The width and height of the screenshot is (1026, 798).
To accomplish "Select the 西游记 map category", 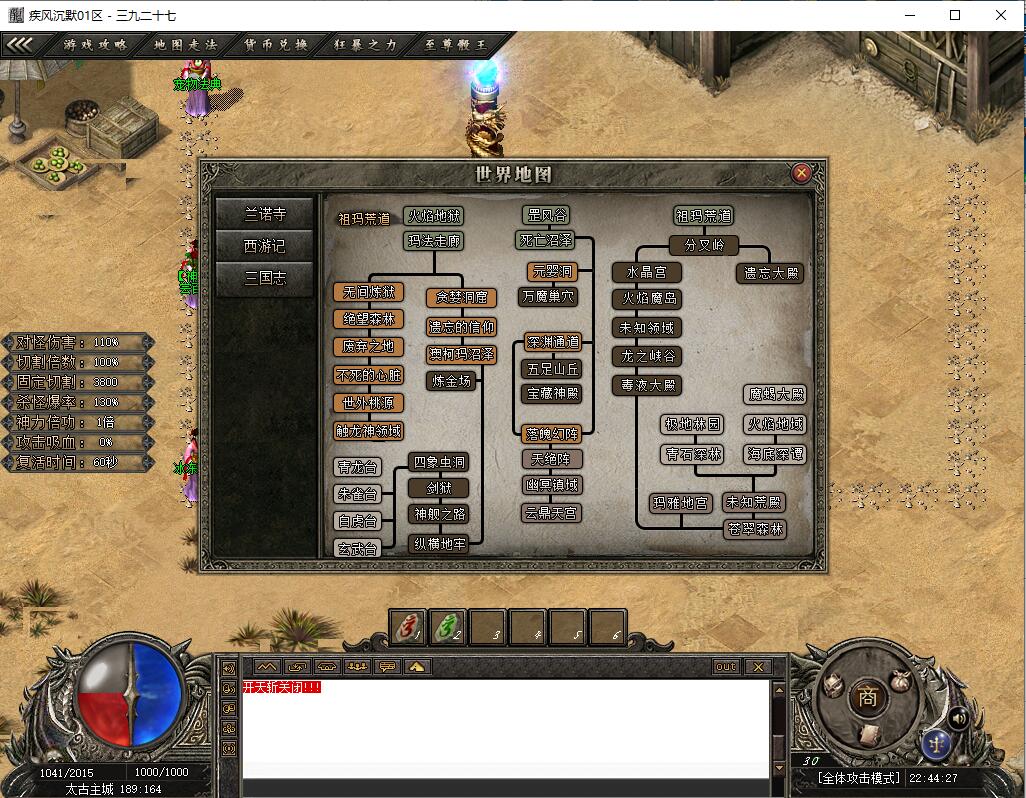I will [265, 246].
